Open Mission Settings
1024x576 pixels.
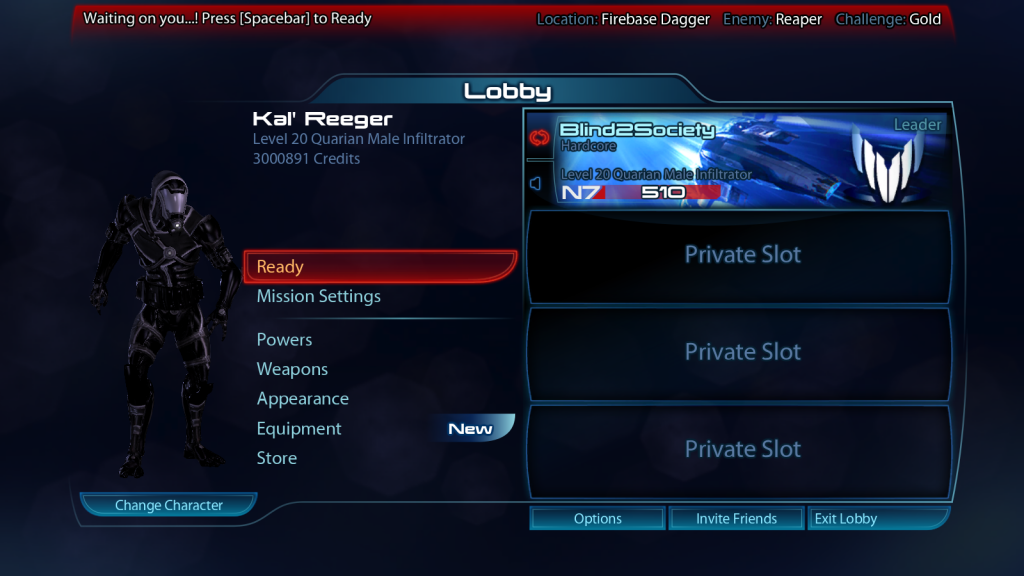click(x=318, y=296)
